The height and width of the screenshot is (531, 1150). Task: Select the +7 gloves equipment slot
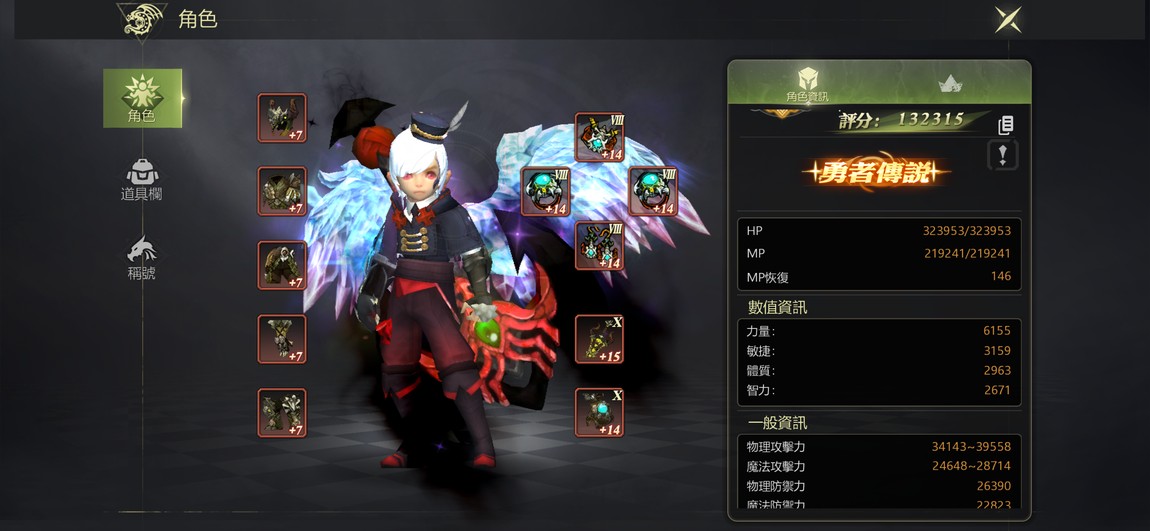[282, 339]
